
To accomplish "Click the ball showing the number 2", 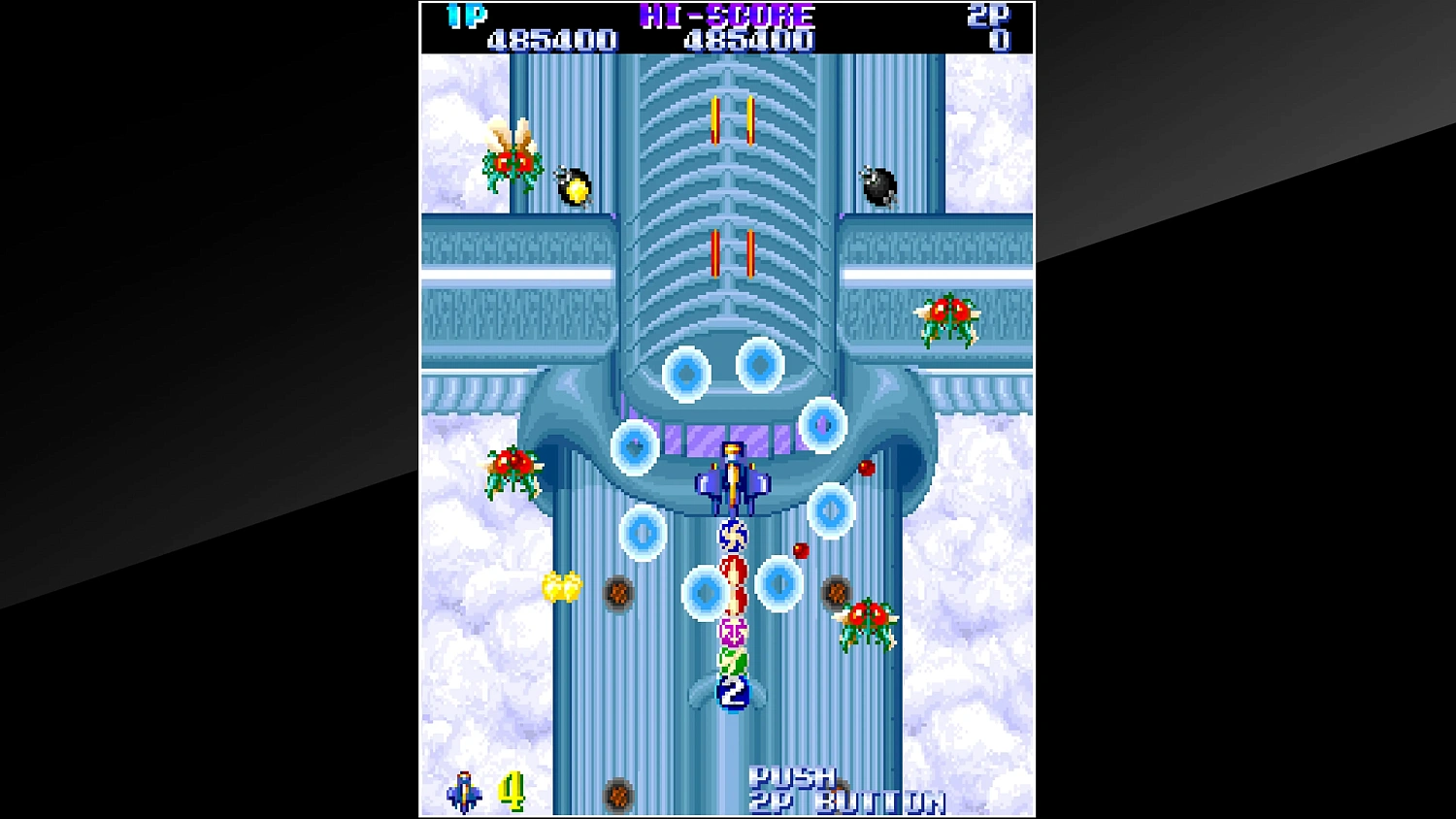I will (733, 693).
